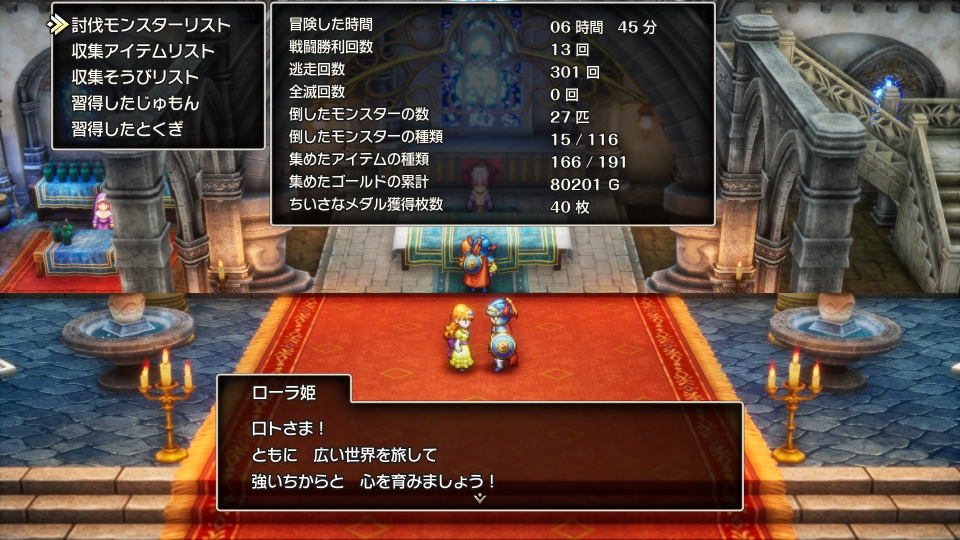Image resolution: width=960 pixels, height=540 pixels.
Task: Open 習得したとくぎ entry
Action: (x=127, y=129)
